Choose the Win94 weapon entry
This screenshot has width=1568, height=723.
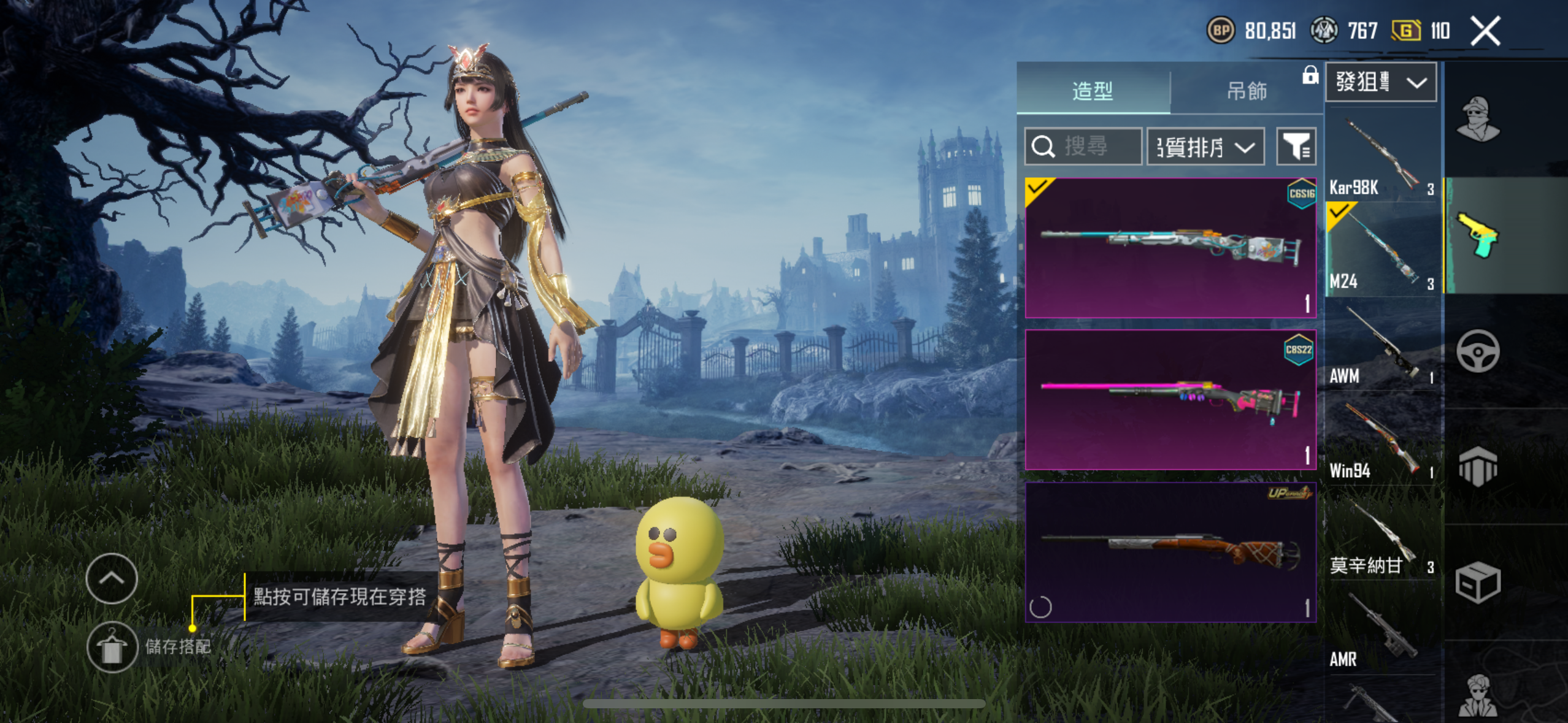(1382, 440)
